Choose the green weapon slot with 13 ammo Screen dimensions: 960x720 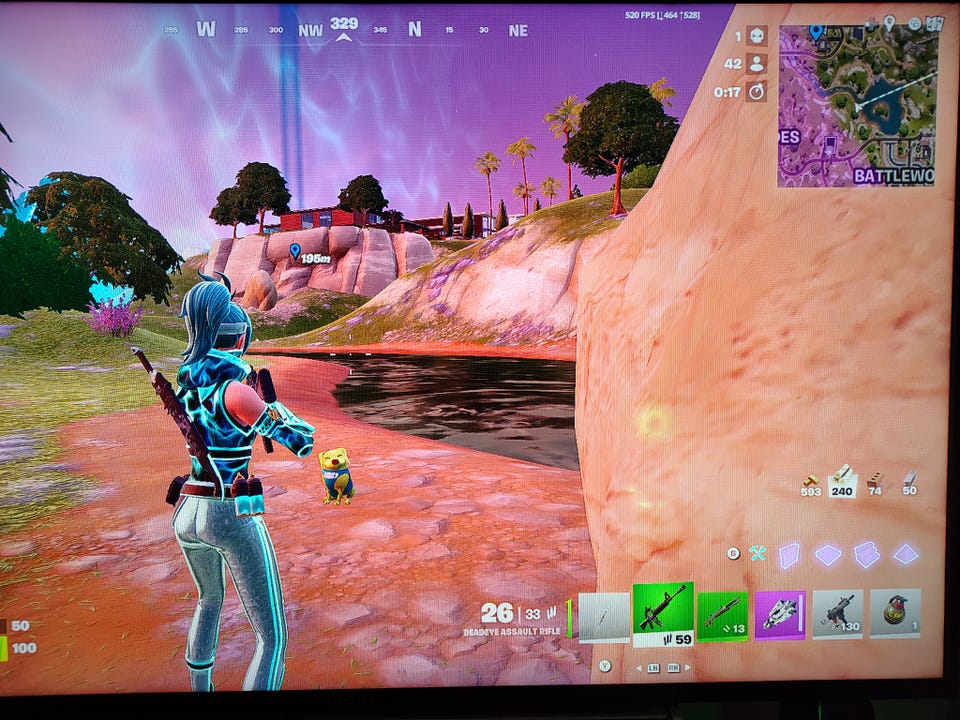point(722,616)
